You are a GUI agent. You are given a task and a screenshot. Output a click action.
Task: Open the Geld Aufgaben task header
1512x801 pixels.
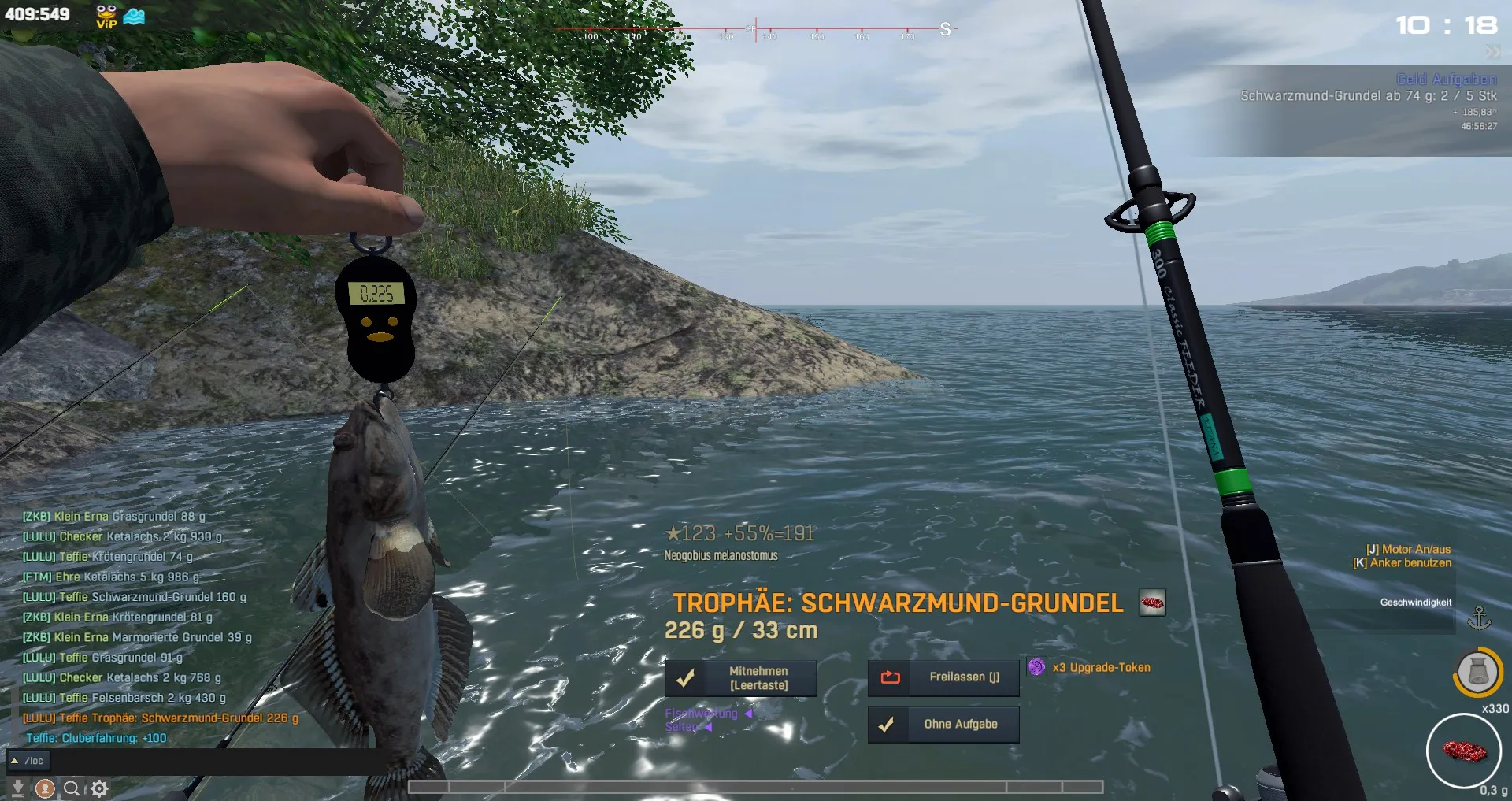1446,80
